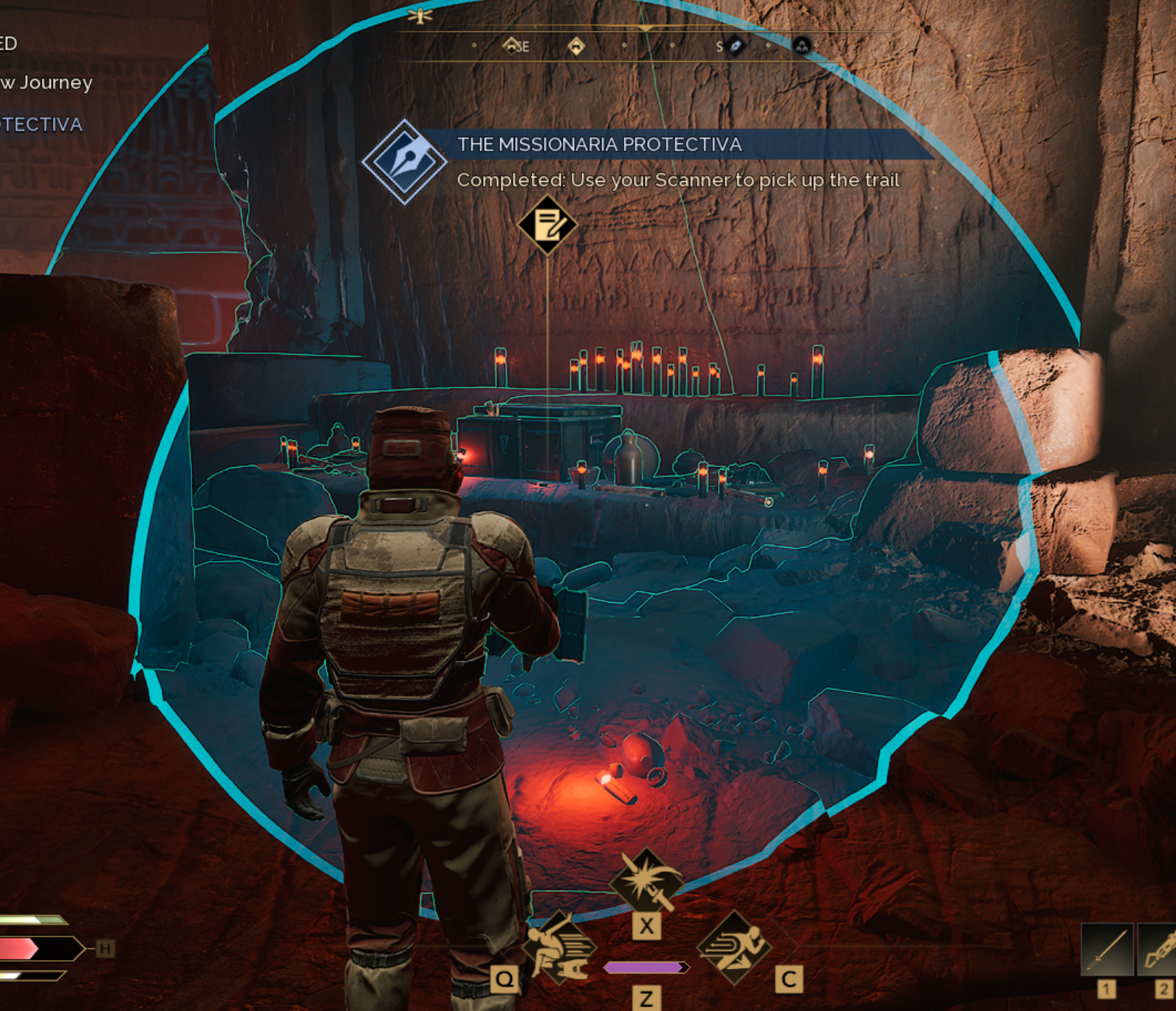This screenshot has width=1176, height=1011.
Task: Use the kneeling figure ability icon
Action: pyautogui.click(x=559, y=947)
